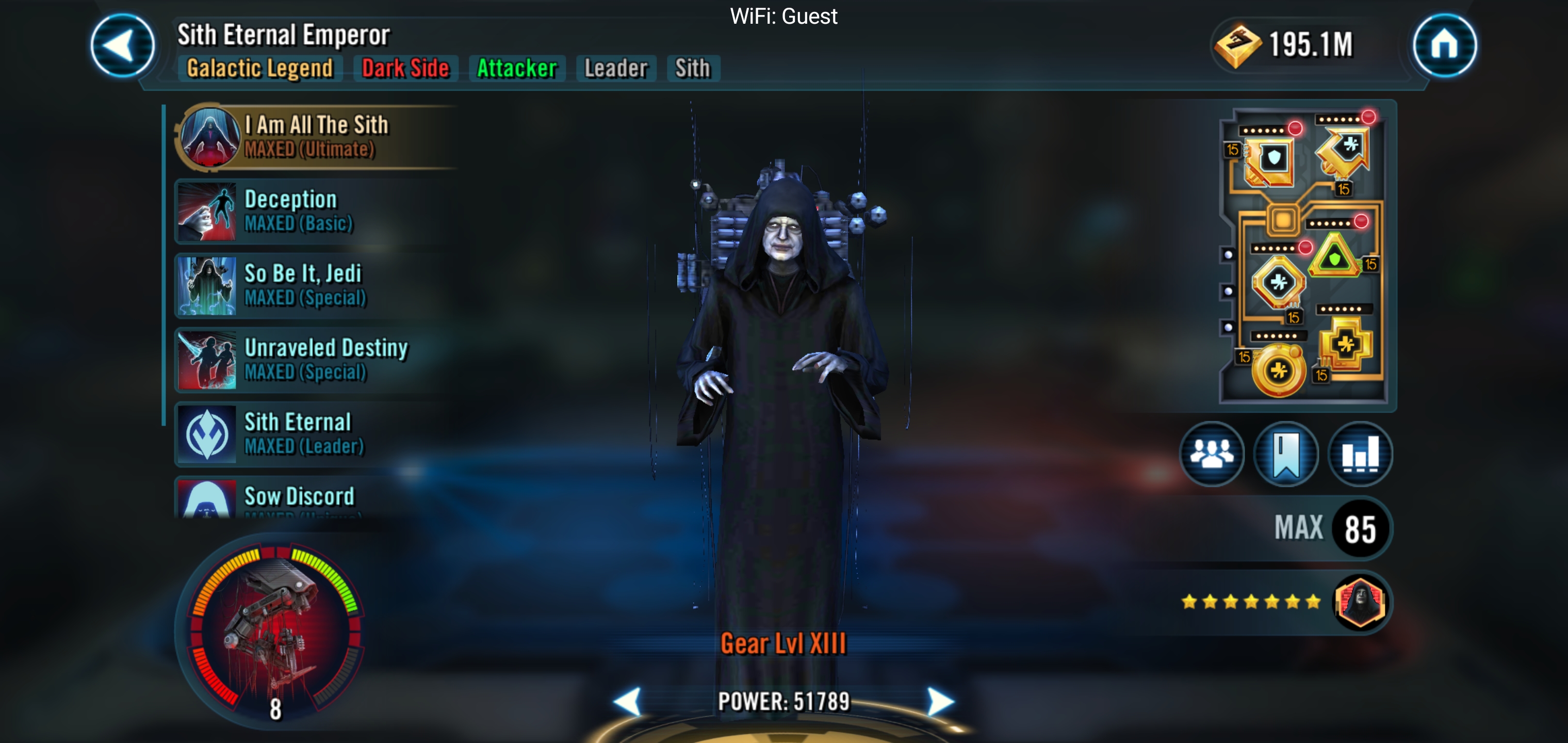1568x743 pixels.
Task: Go back using the arrow button
Action: coord(122,46)
